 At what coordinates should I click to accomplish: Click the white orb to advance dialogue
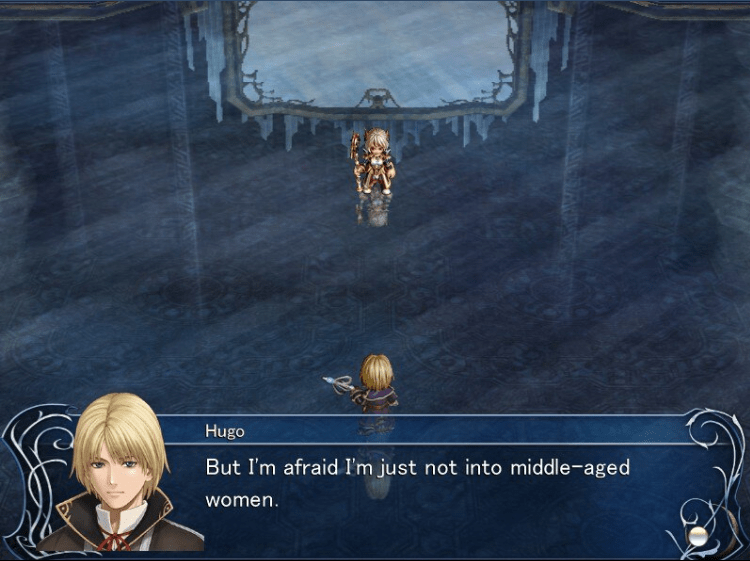click(x=698, y=535)
